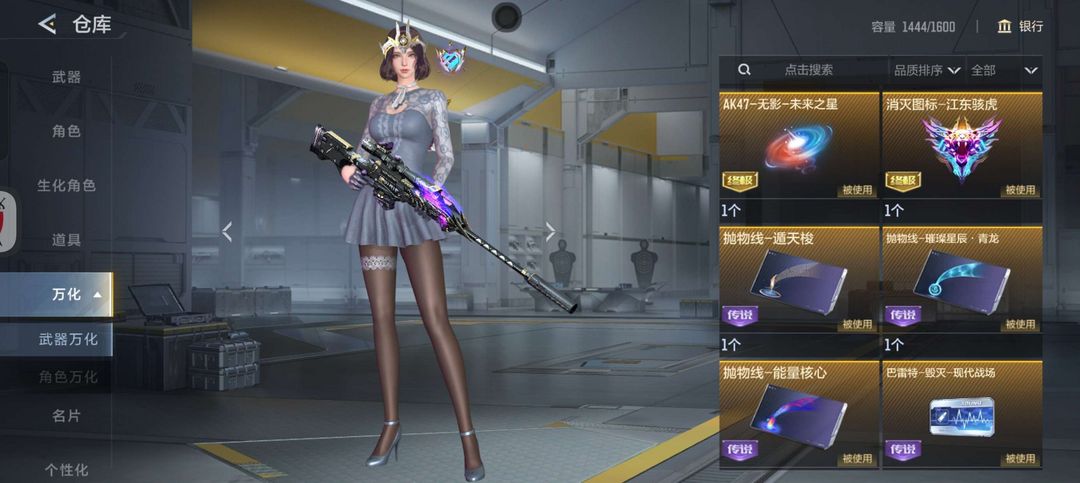Open the 全部 filter dropdown
This screenshot has height=483, width=1080.
tap(1004, 70)
